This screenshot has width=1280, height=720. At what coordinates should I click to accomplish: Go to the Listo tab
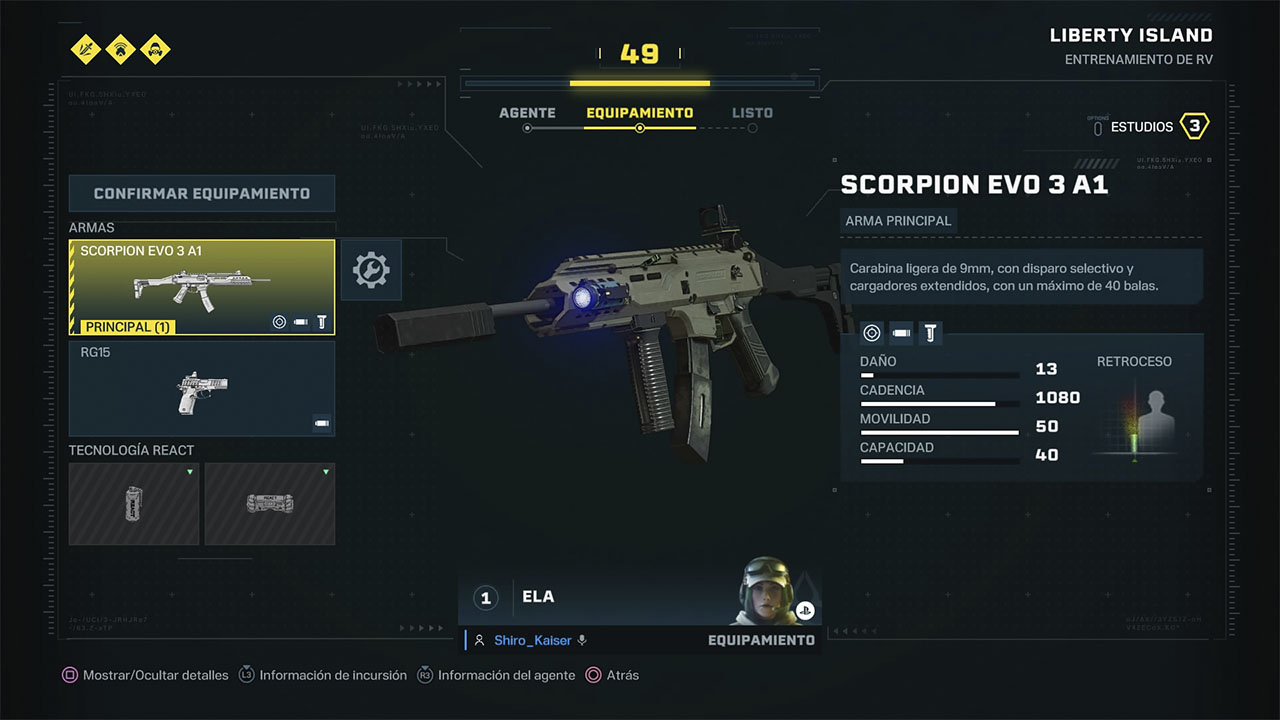coord(752,113)
